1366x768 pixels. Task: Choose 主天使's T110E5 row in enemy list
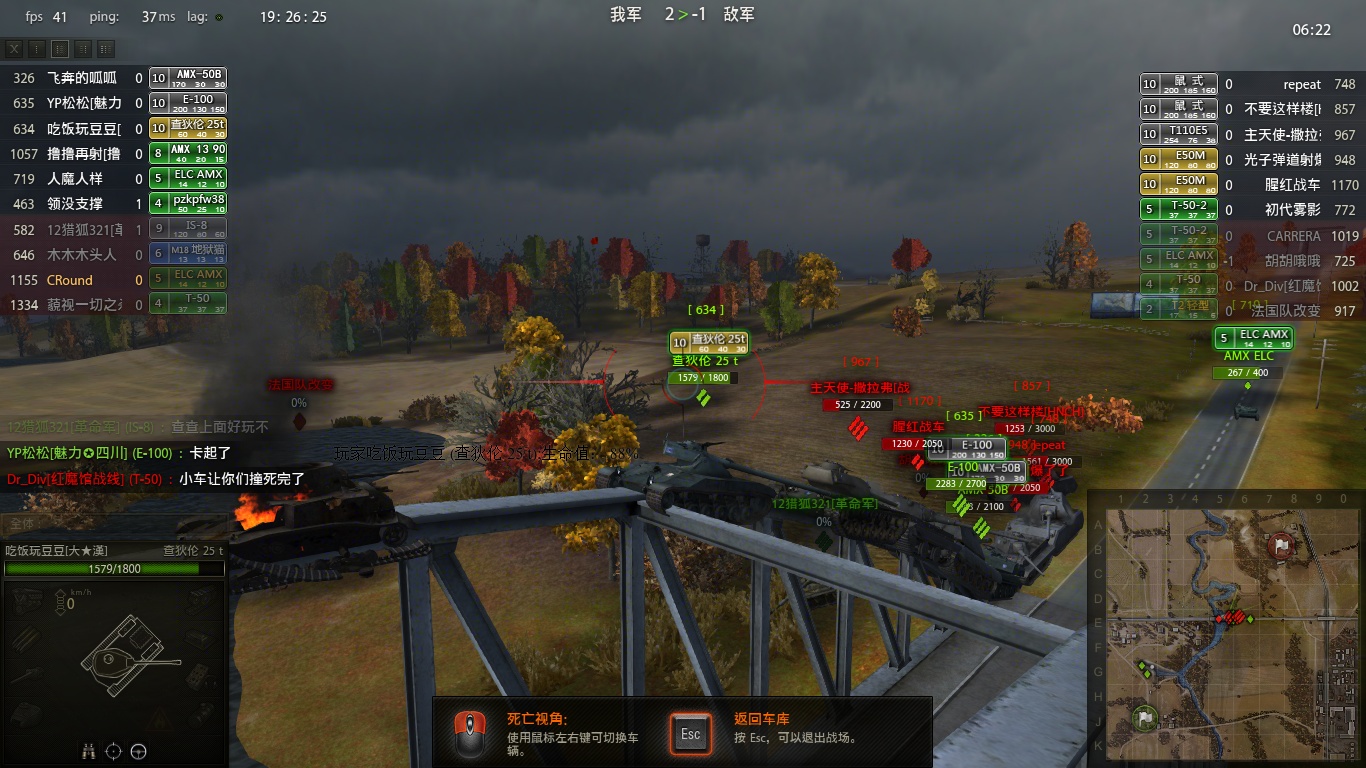click(1248, 134)
